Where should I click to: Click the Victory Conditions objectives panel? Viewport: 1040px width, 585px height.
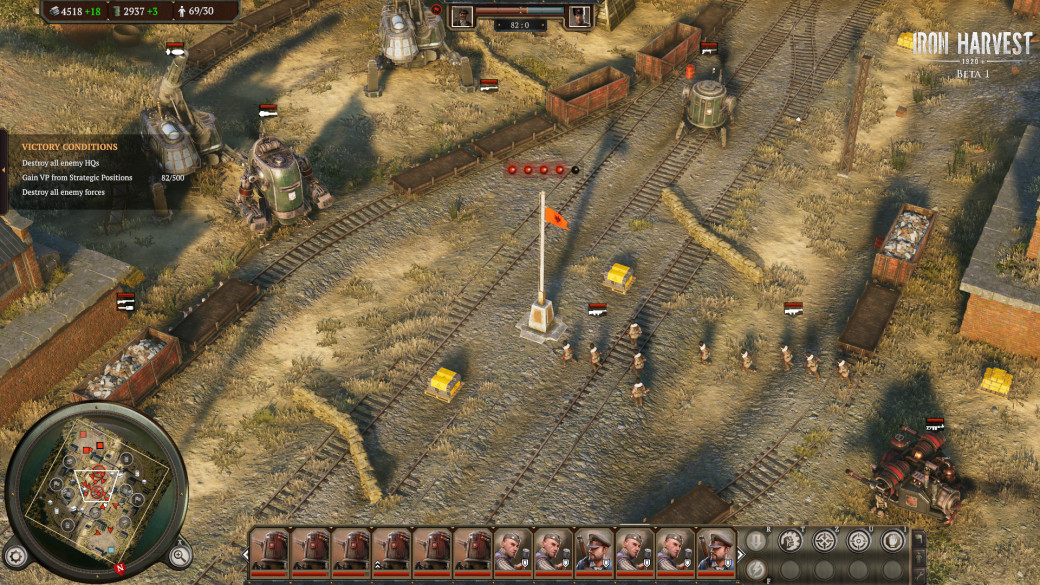pyautogui.click(x=90, y=169)
